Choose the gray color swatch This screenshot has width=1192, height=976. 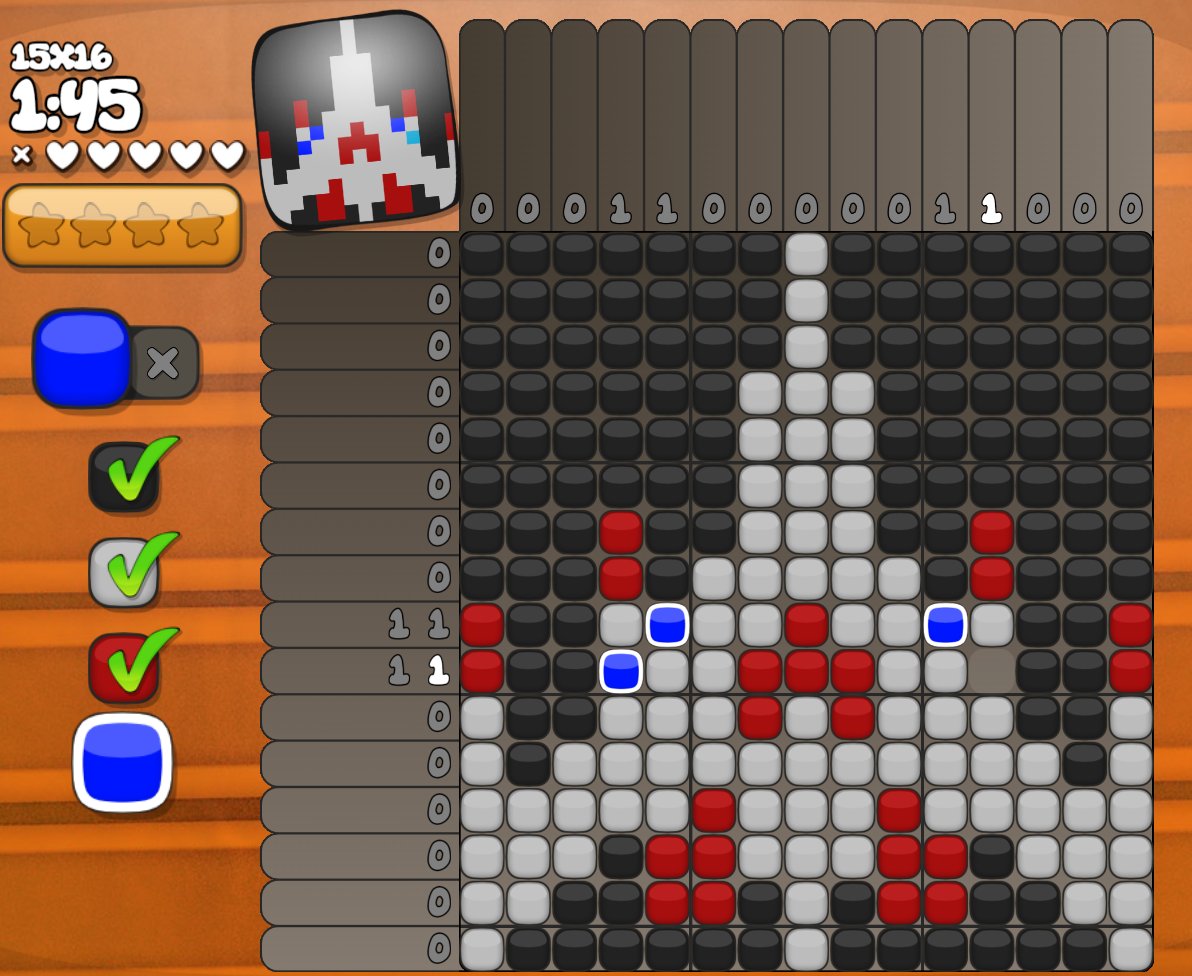pyautogui.click(x=124, y=572)
